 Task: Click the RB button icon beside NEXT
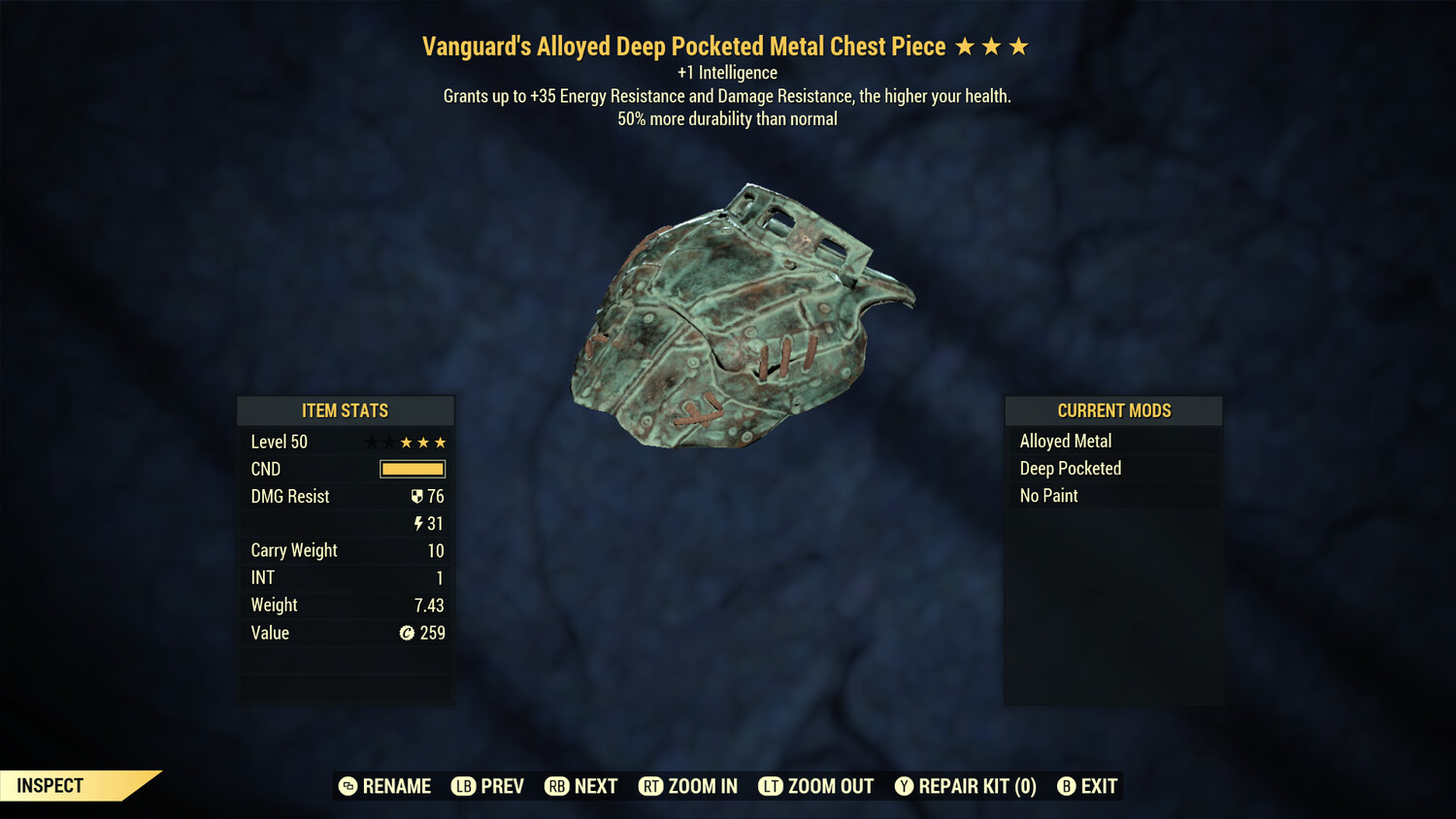click(557, 786)
